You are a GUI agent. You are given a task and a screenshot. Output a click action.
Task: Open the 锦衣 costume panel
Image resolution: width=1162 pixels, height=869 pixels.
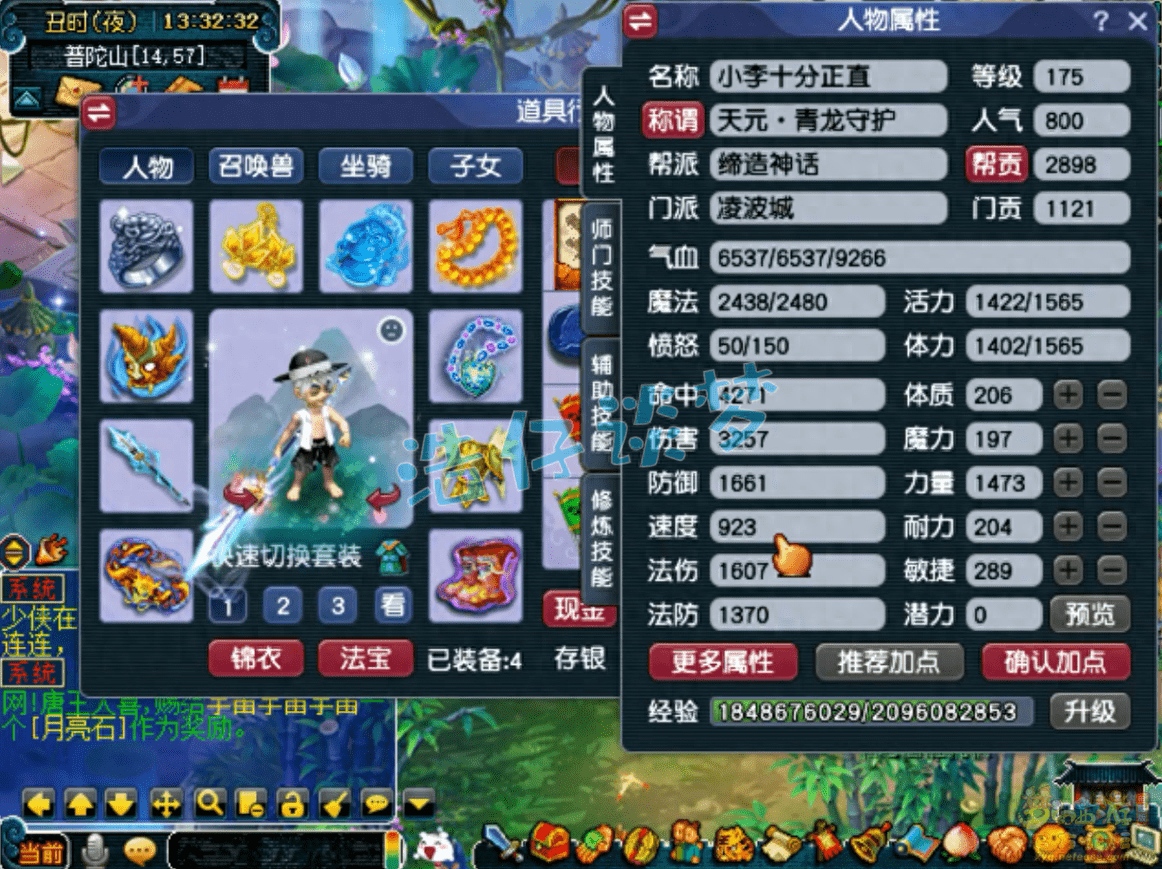point(255,658)
